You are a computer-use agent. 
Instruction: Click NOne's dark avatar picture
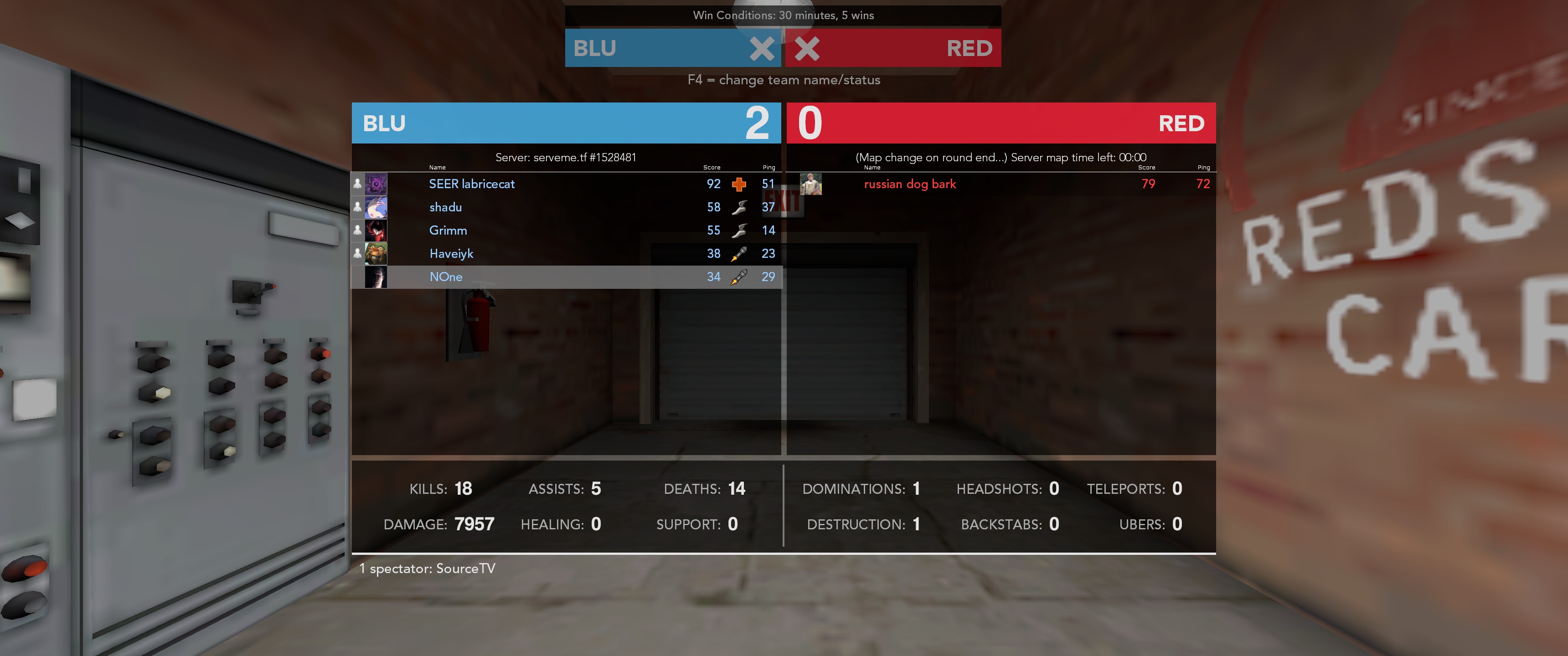point(376,277)
